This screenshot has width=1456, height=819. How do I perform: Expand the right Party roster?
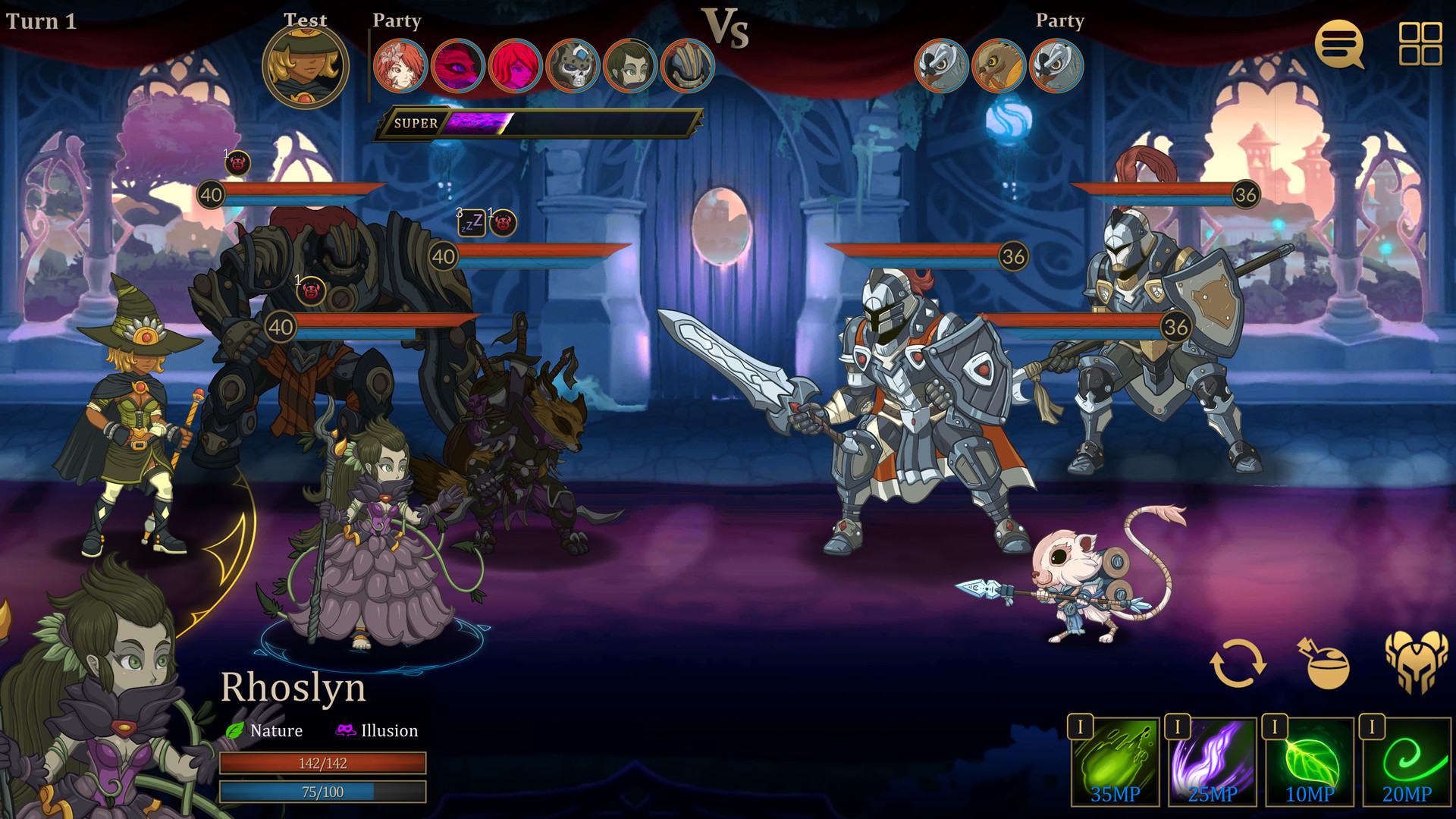pyautogui.click(x=1060, y=21)
